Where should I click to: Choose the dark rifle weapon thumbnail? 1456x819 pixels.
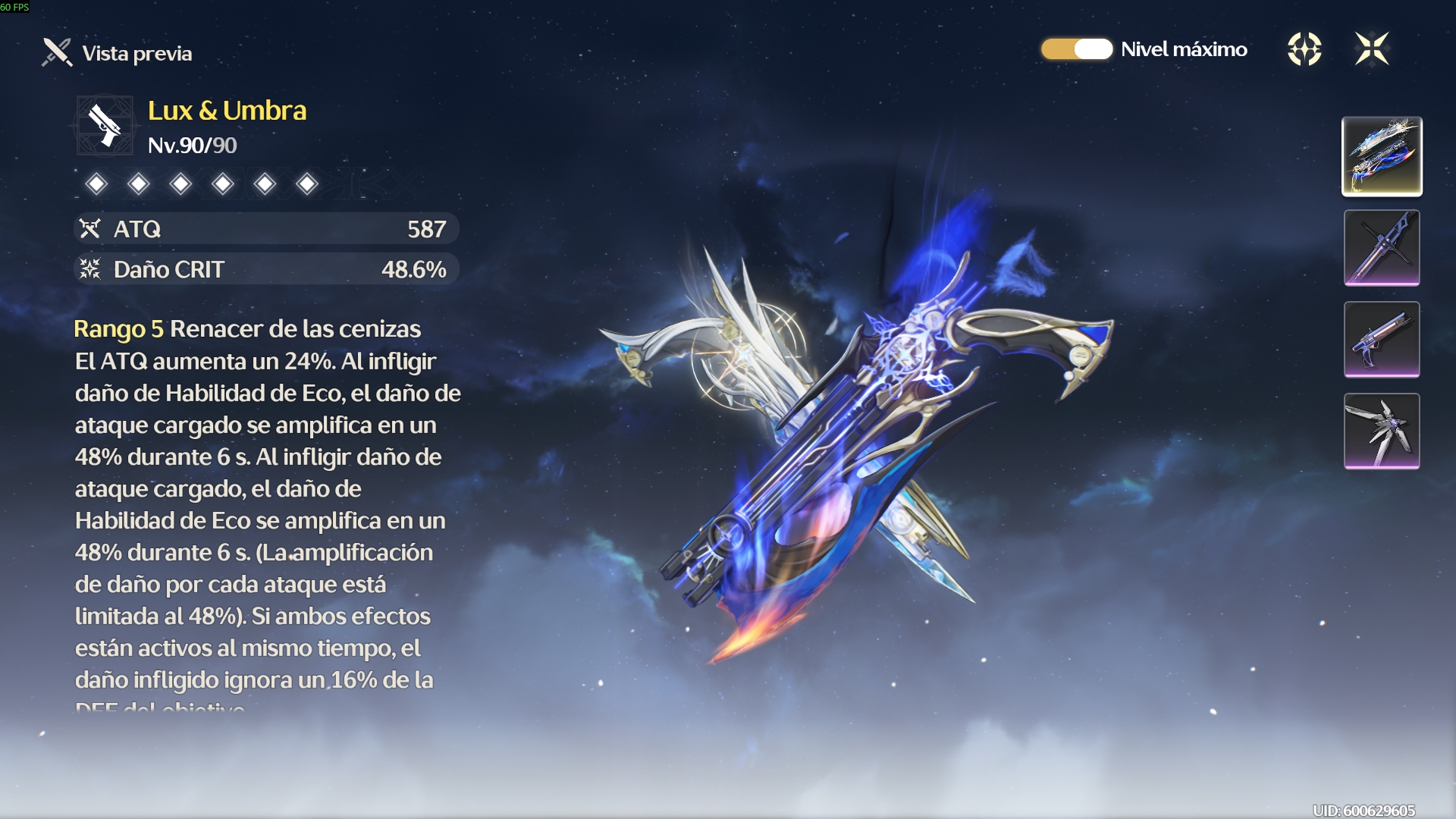pos(1382,248)
